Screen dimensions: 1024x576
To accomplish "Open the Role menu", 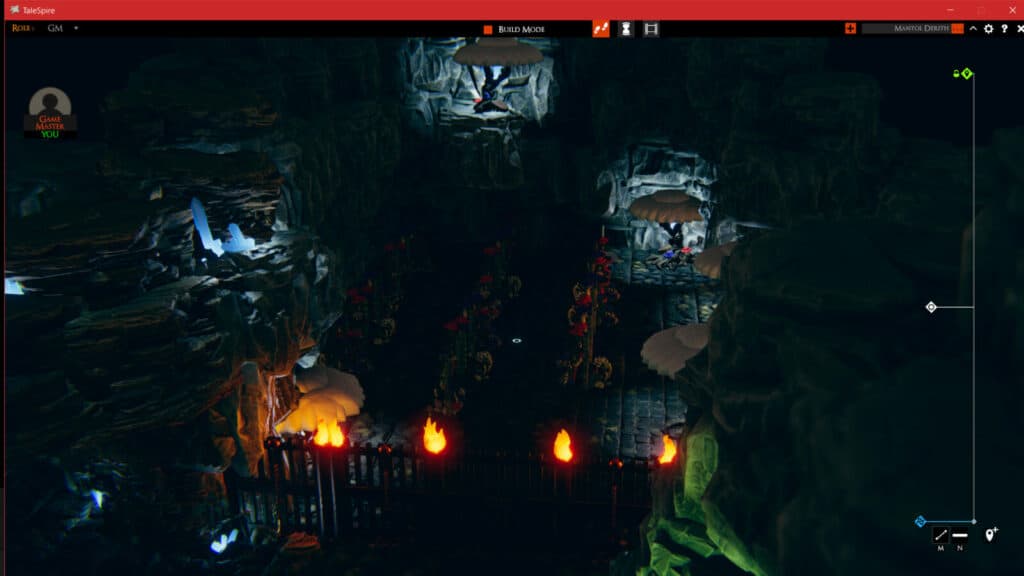I will pyautogui.click(x=22, y=28).
